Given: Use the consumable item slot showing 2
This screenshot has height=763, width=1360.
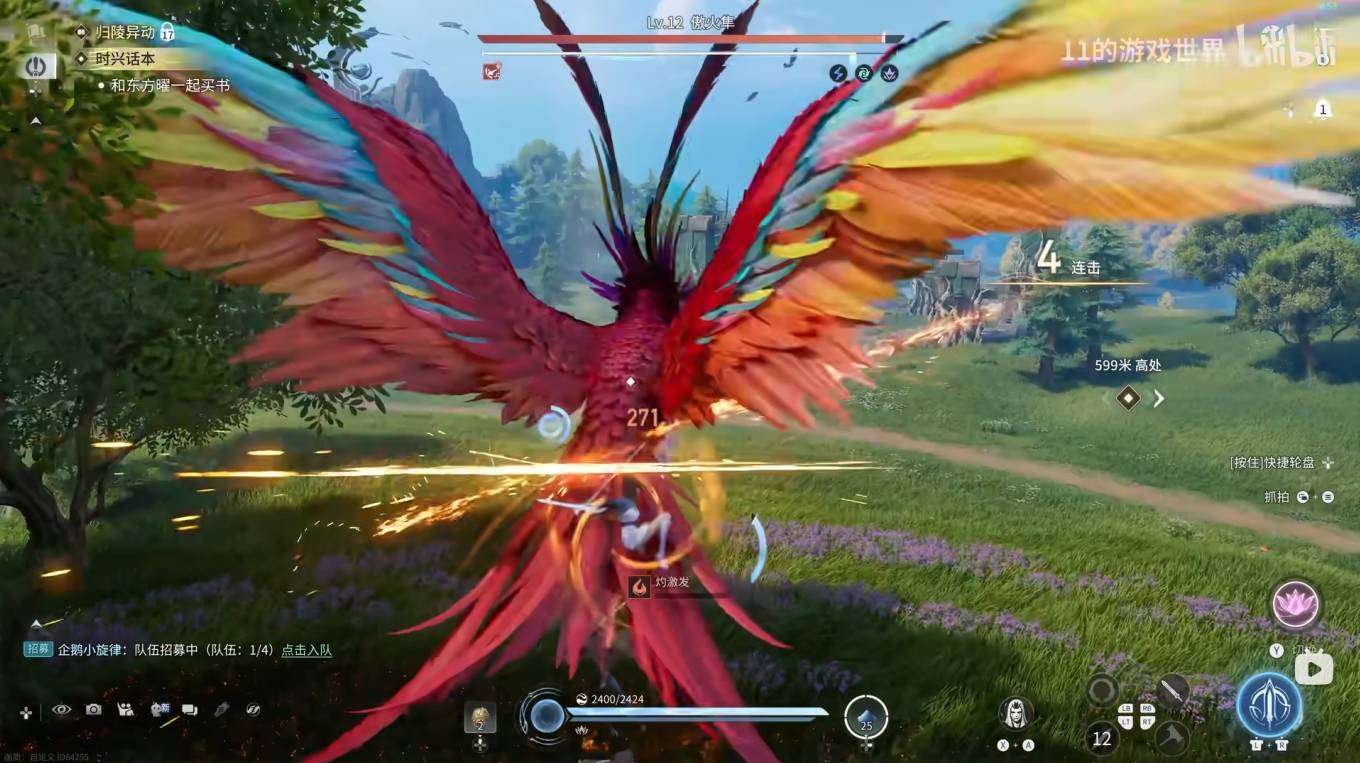Looking at the screenshot, I should pos(480,716).
